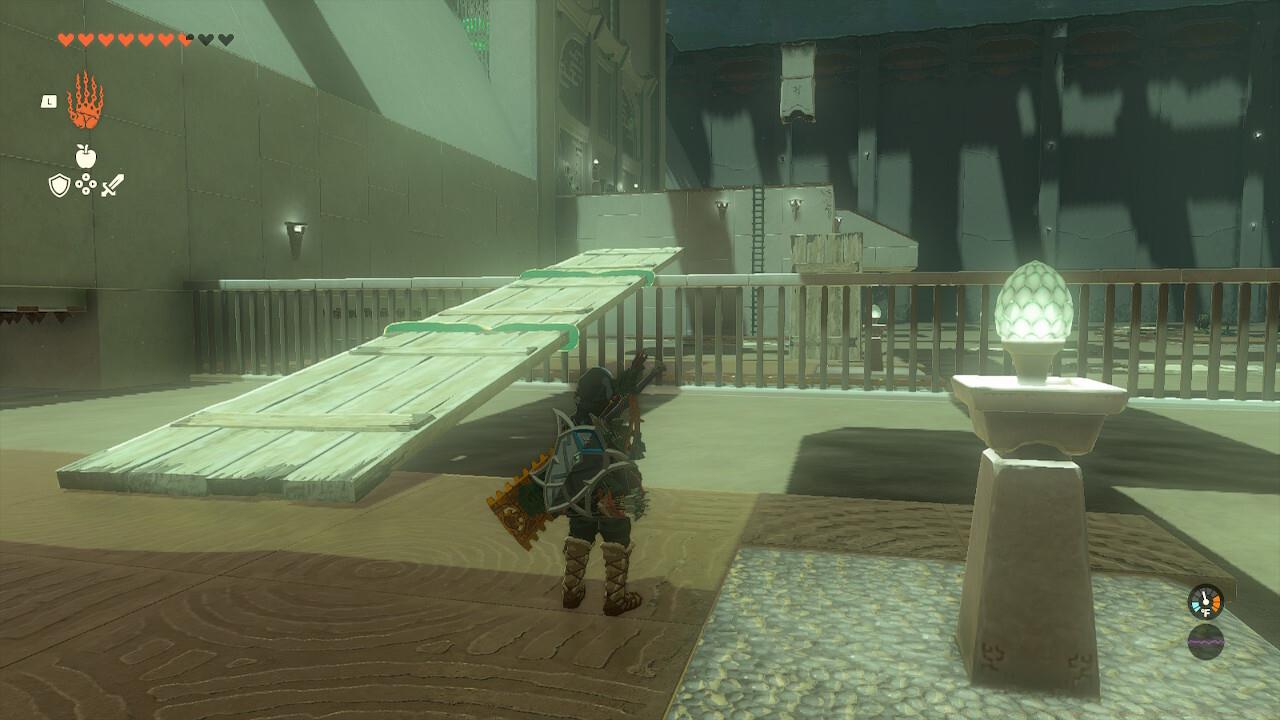Click the apple food icon
The image size is (1280, 720).
[85, 155]
